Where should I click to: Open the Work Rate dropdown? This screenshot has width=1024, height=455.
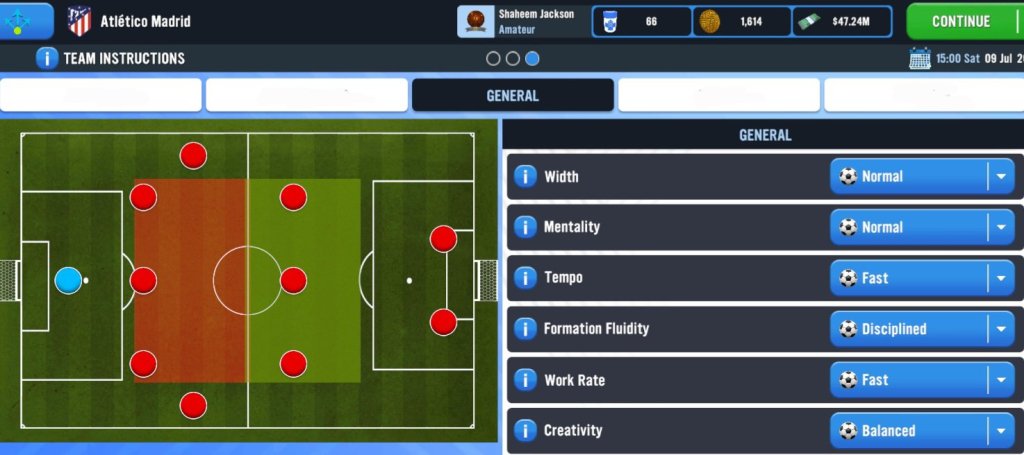click(x=921, y=380)
